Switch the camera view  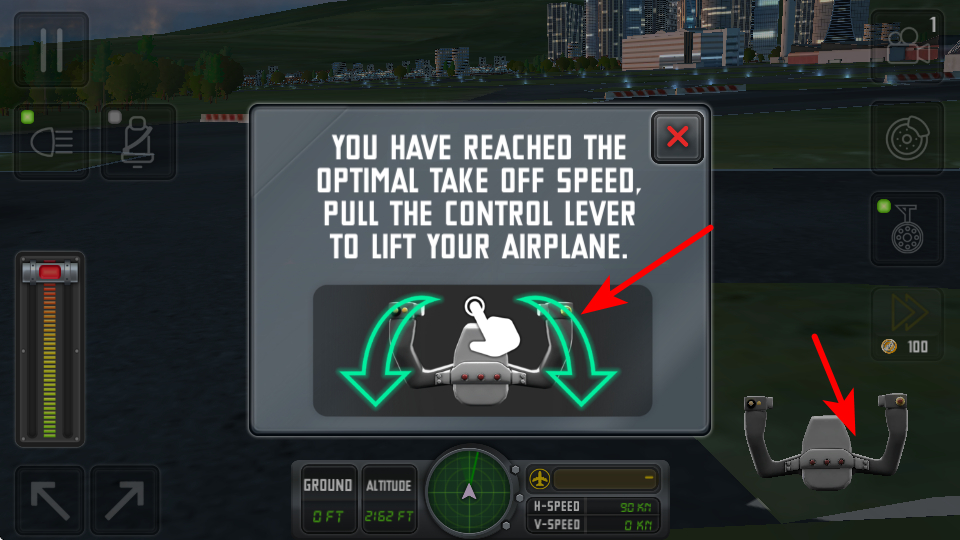pos(907,47)
